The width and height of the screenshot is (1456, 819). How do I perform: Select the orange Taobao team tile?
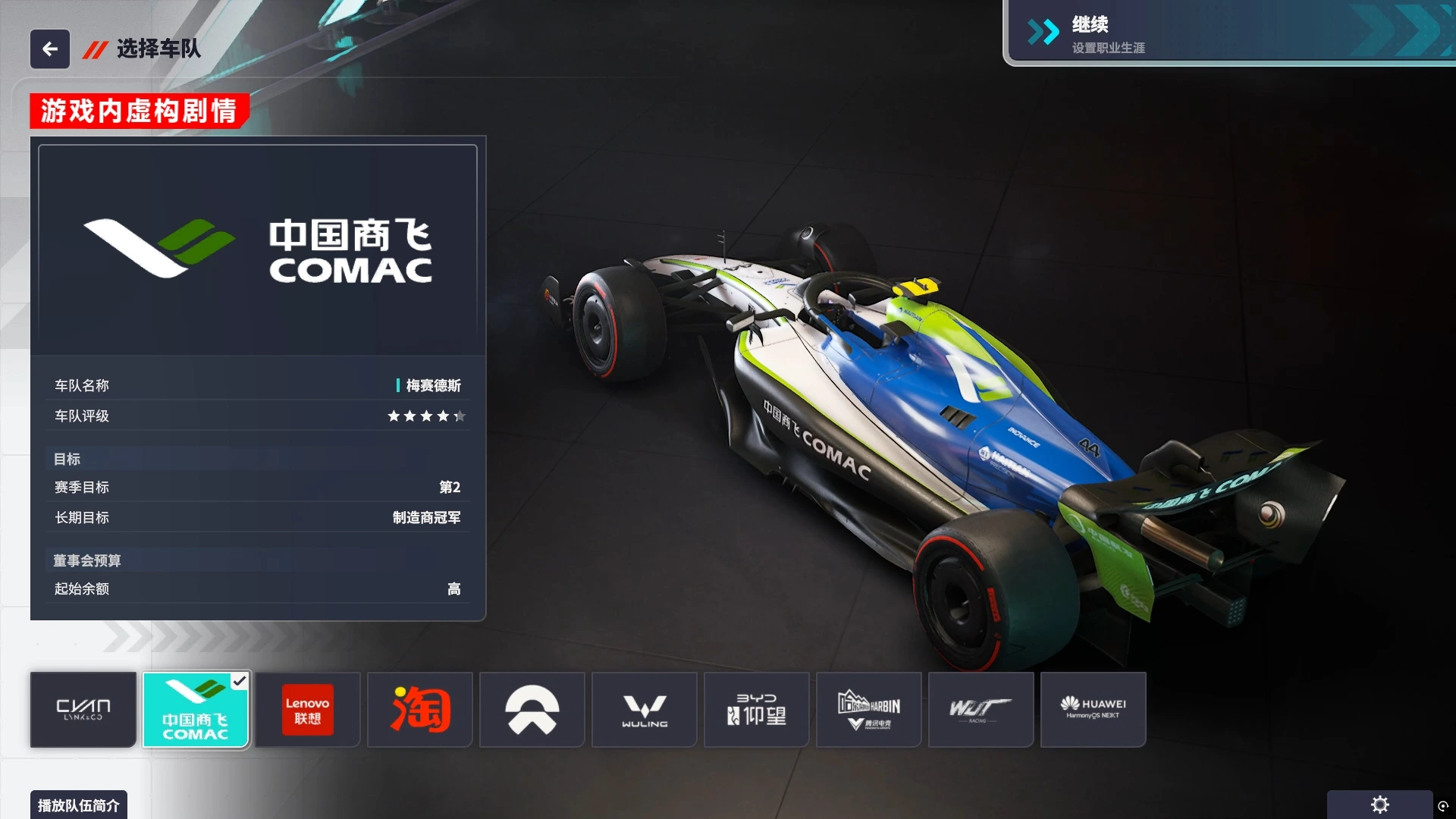coord(420,710)
